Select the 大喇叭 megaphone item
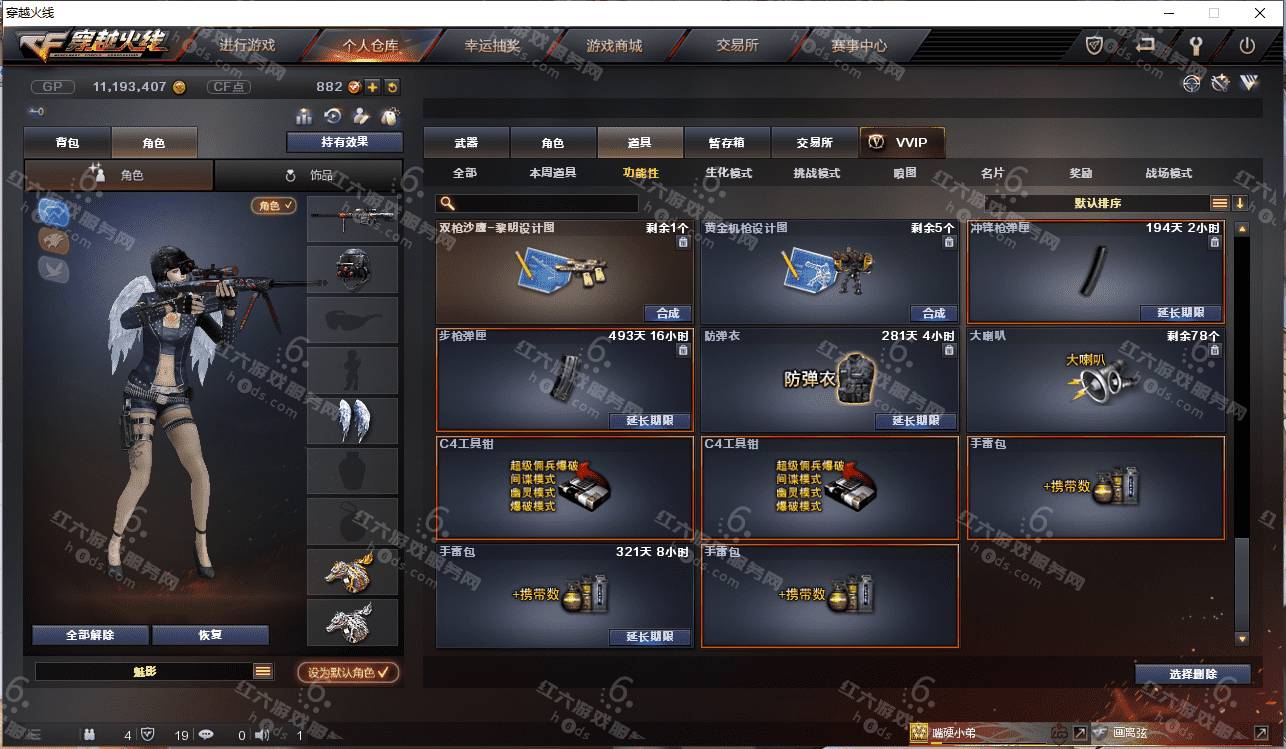The height and width of the screenshot is (749, 1286). point(1095,380)
